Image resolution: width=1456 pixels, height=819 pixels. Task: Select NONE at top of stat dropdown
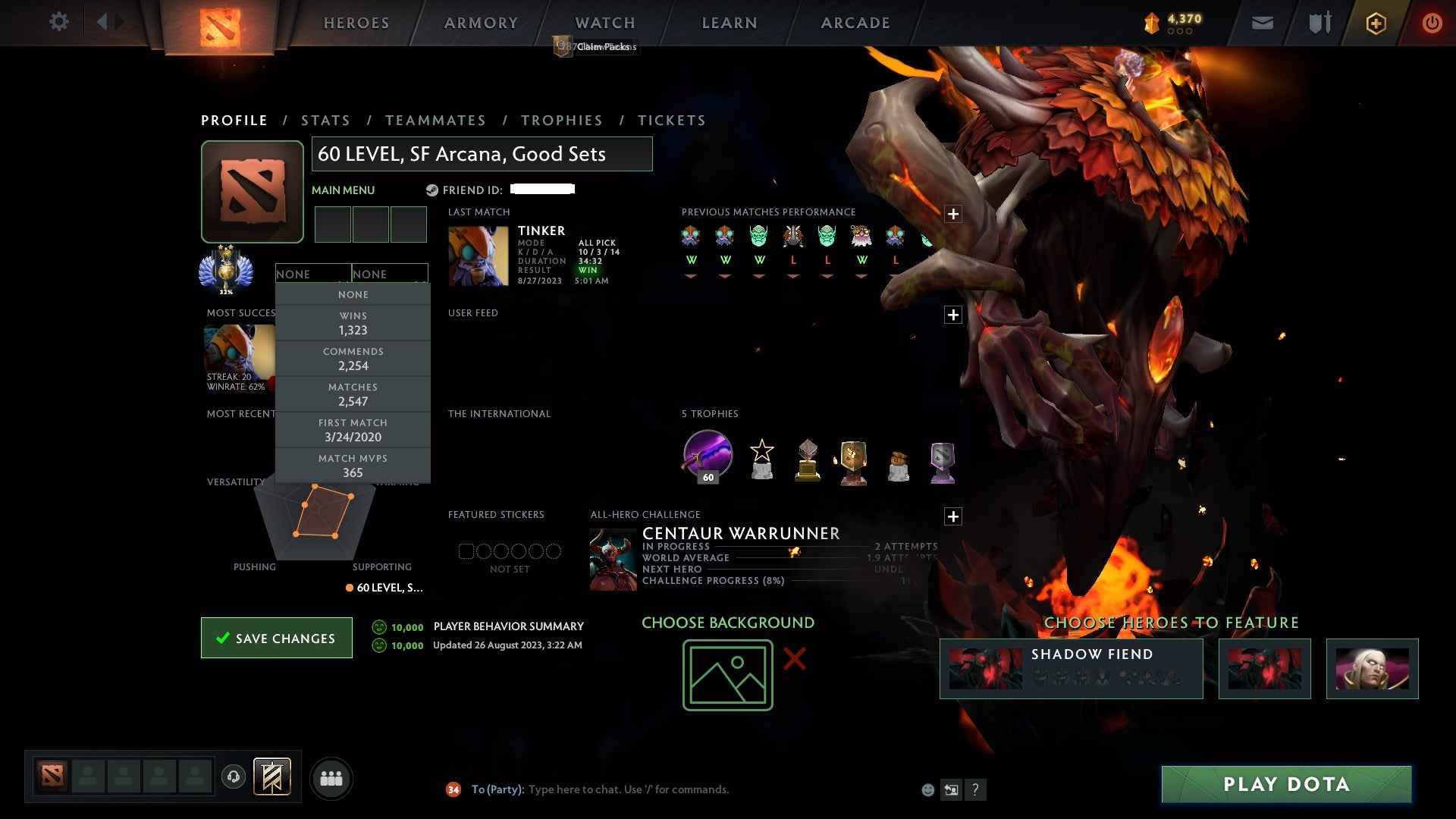click(x=353, y=294)
